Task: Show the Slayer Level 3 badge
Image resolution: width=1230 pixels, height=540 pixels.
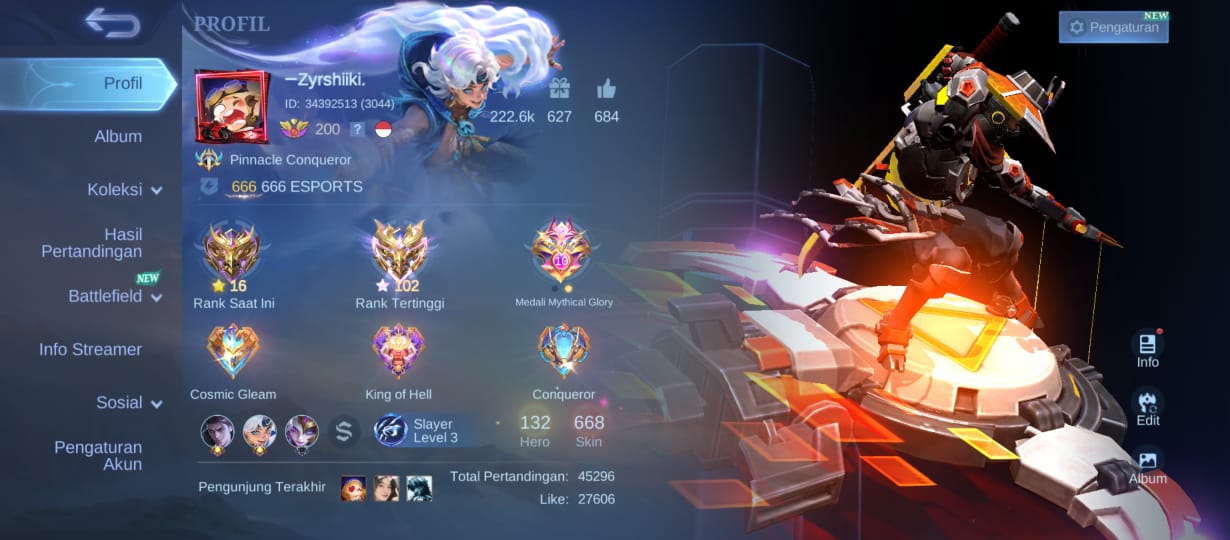Action: click(x=417, y=430)
